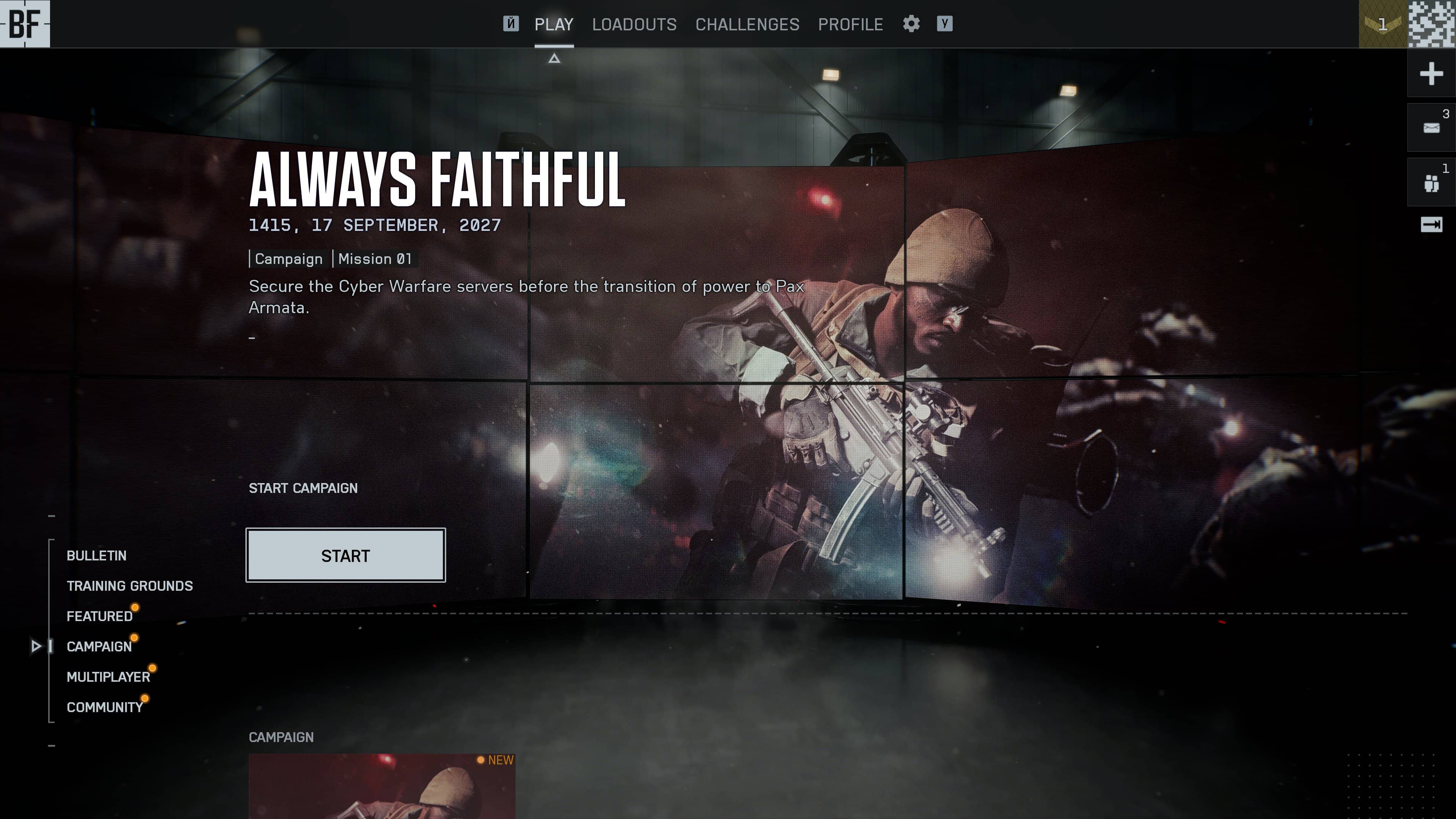This screenshot has height=819, width=1456.
Task: Open the mail inbox with 3 messages
Action: pos(1431,127)
